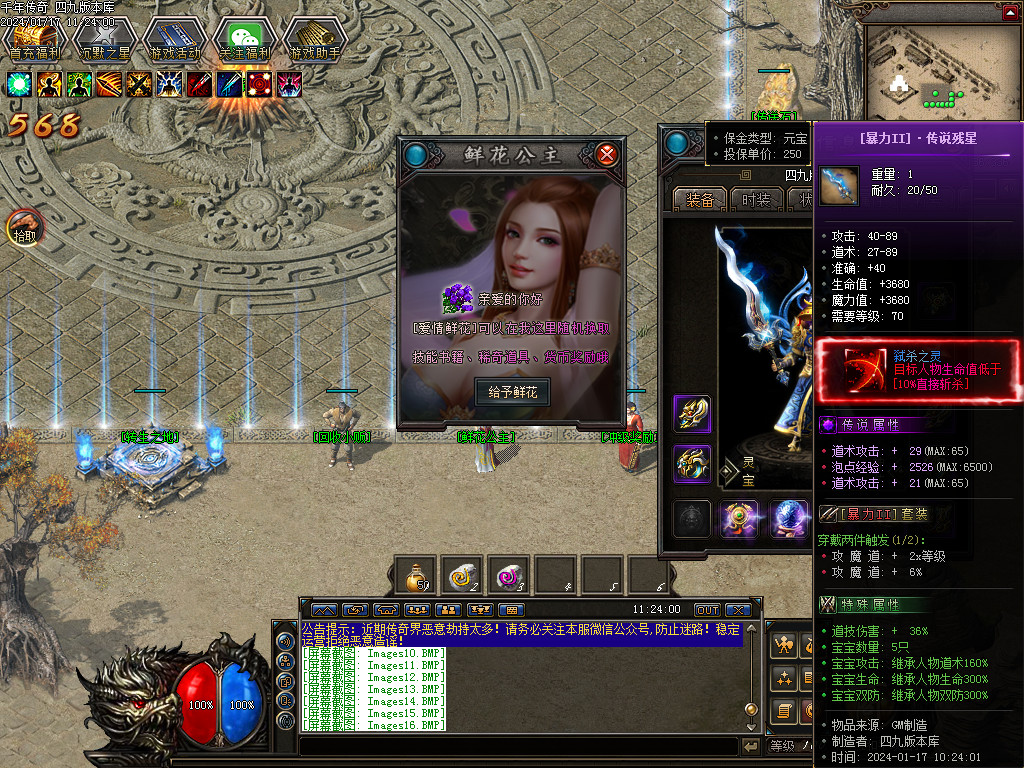
Task: Click the 给予鲜花 button
Action: [x=512, y=392]
